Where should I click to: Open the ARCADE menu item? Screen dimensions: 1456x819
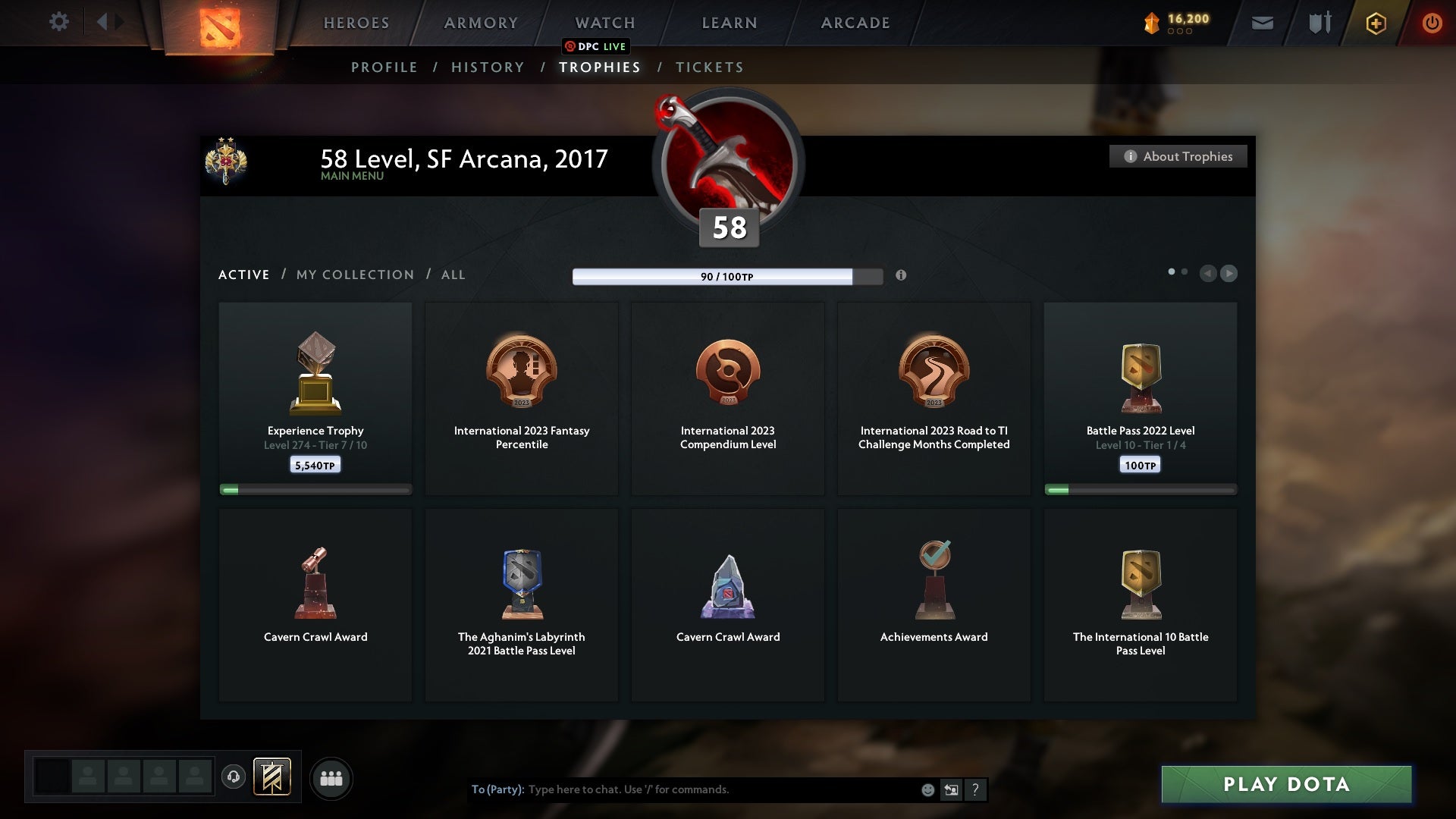854,23
